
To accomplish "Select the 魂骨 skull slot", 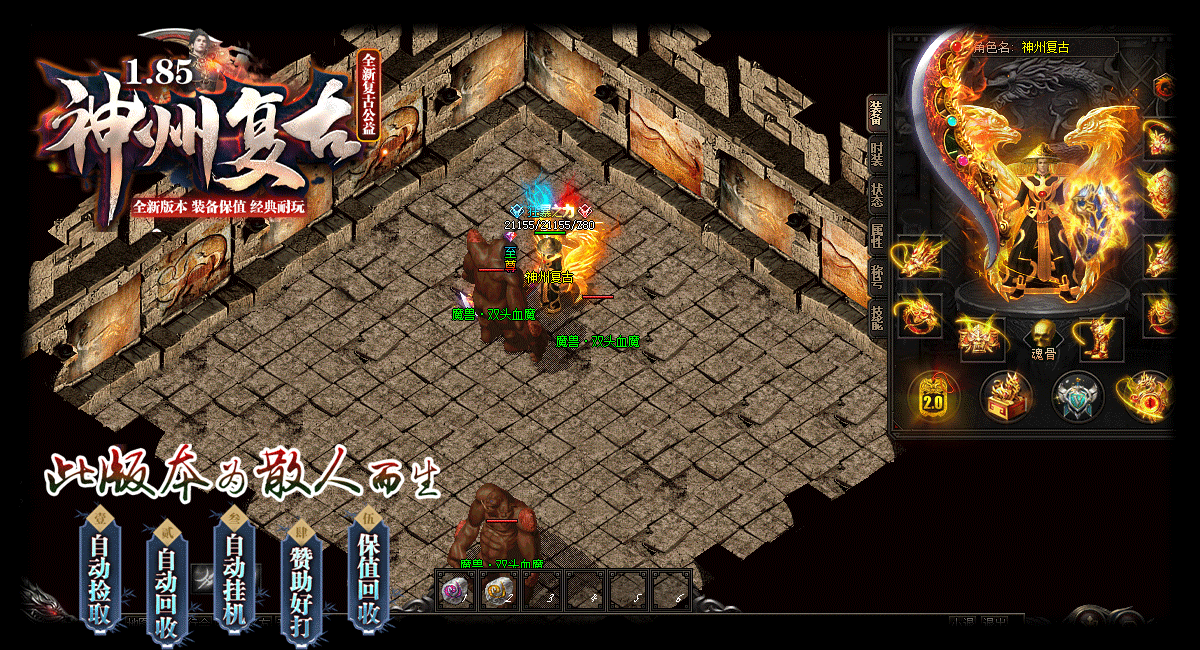I will coord(1043,336).
